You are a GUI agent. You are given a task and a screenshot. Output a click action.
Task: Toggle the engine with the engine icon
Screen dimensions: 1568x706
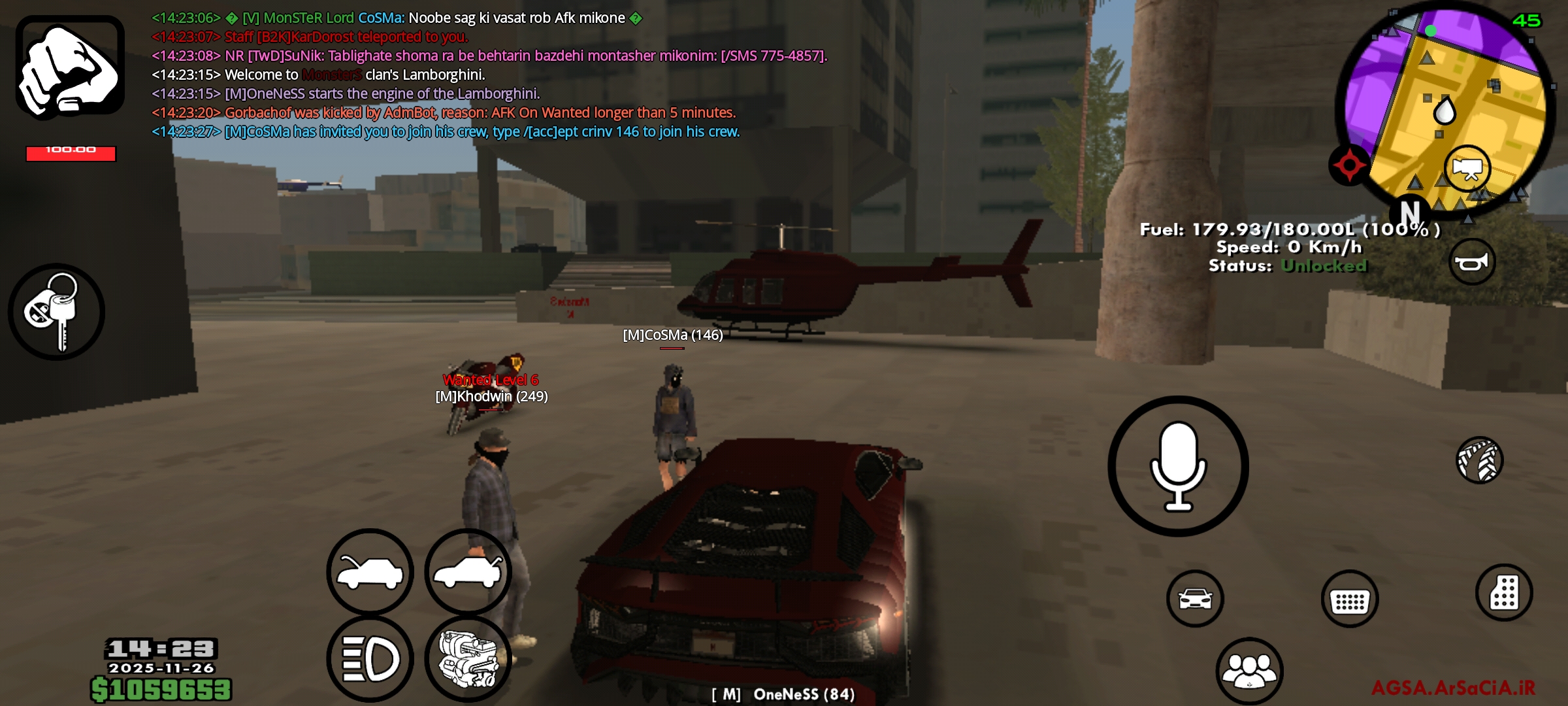[x=468, y=660]
